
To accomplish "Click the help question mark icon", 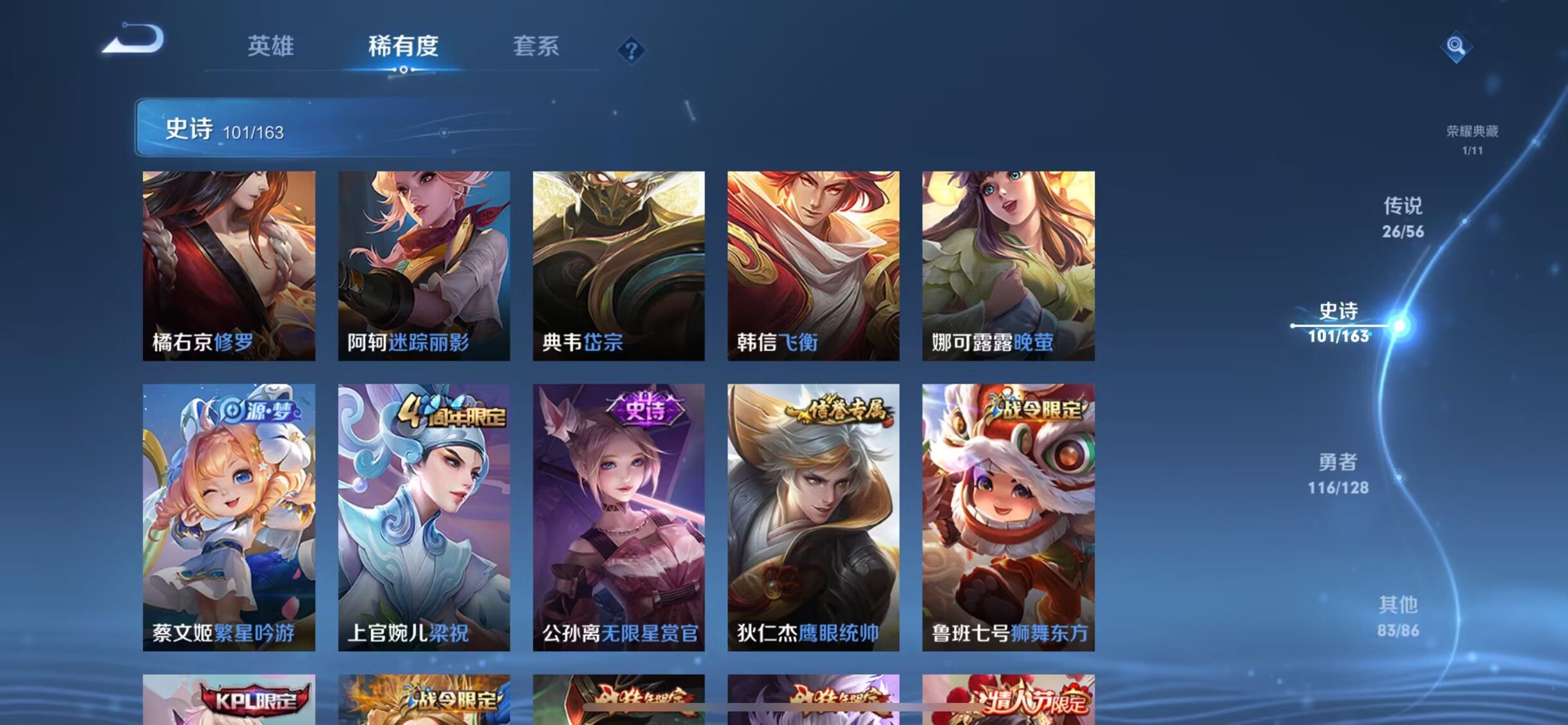I will coord(632,50).
